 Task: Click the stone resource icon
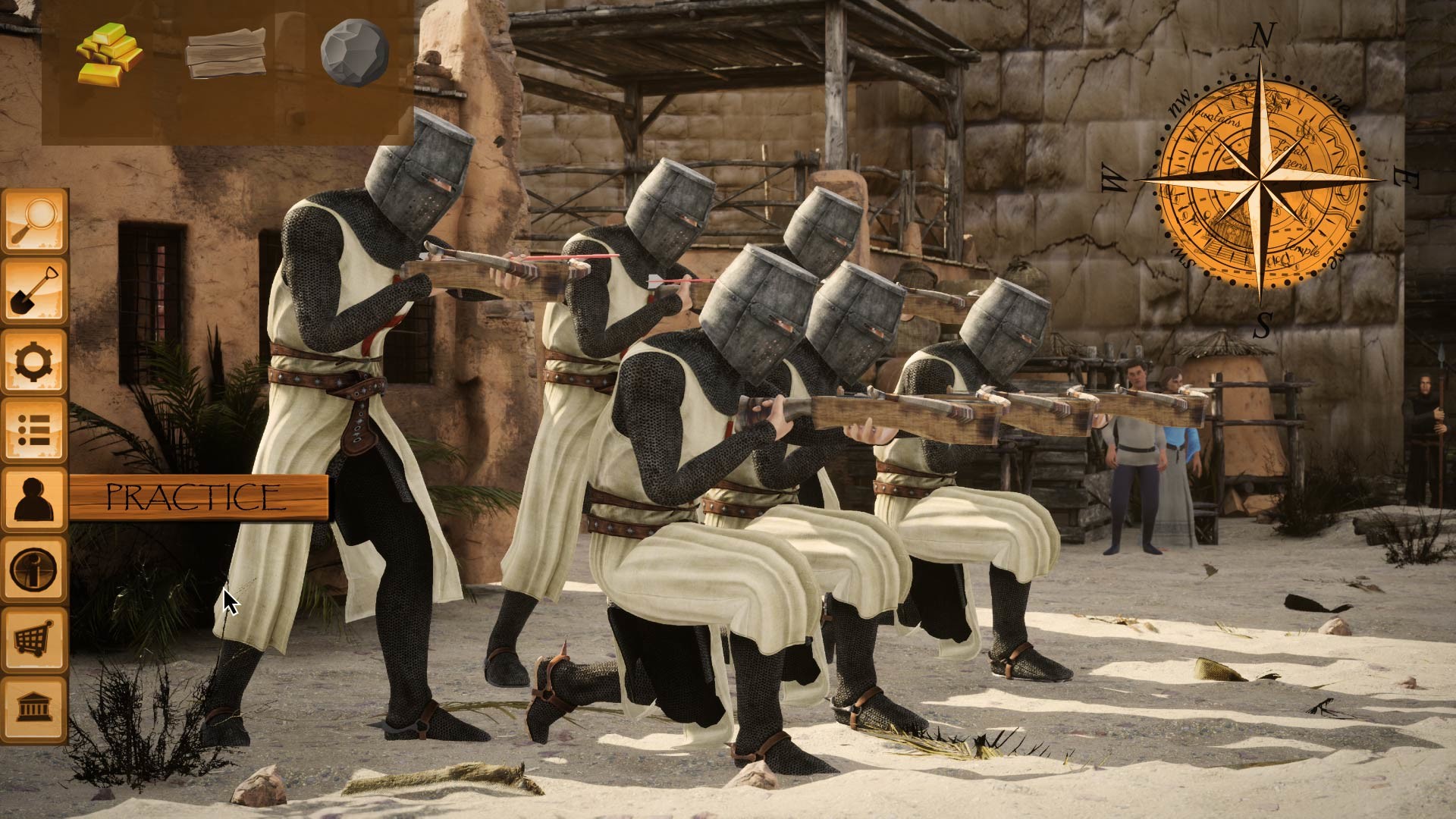point(353,55)
